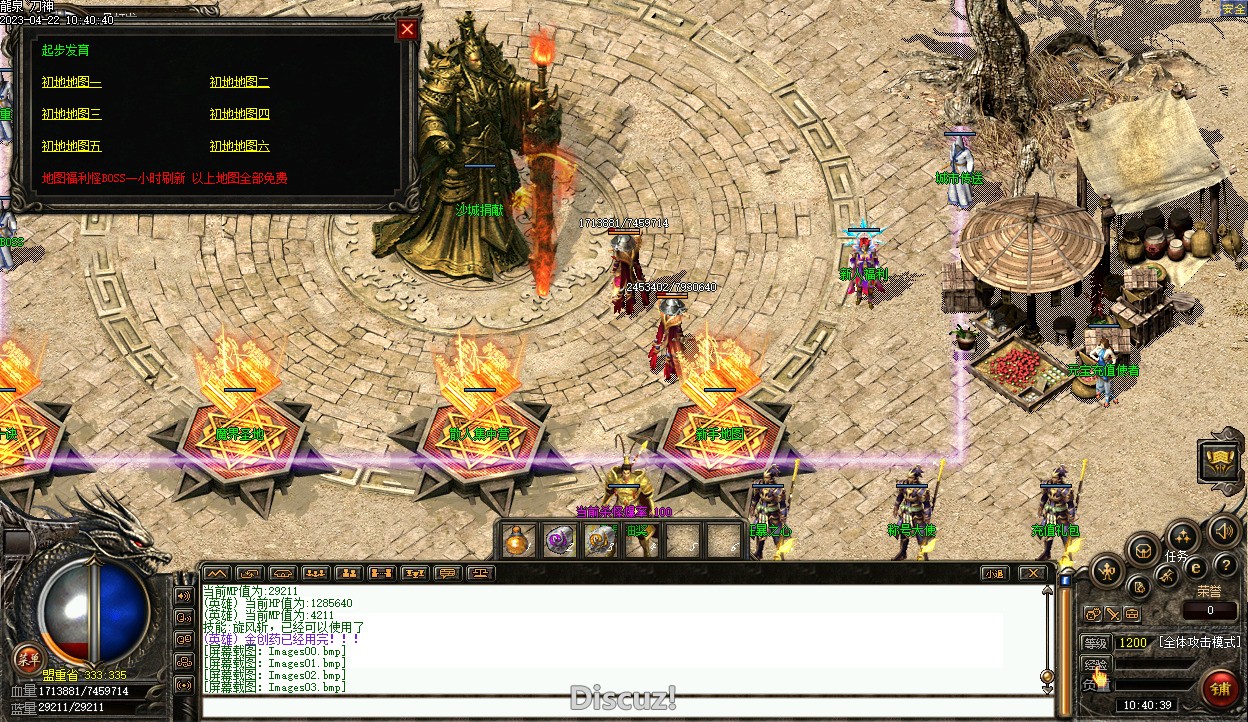This screenshot has height=722, width=1248.
Task: Choose the 初地地图一 teleport link
Action: pos(71,83)
